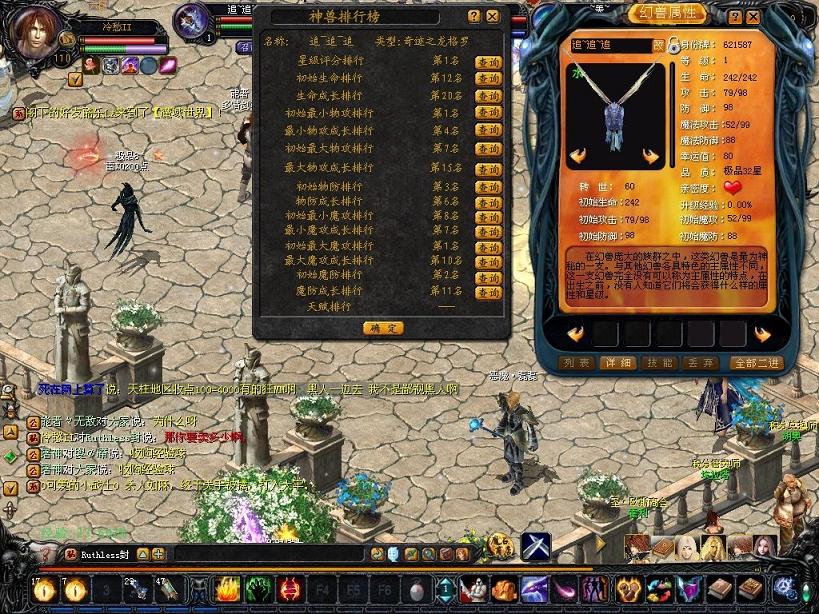Query the 星级评分排行 ranking
The height and width of the screenshot is (614, 819).
[487, 61]
